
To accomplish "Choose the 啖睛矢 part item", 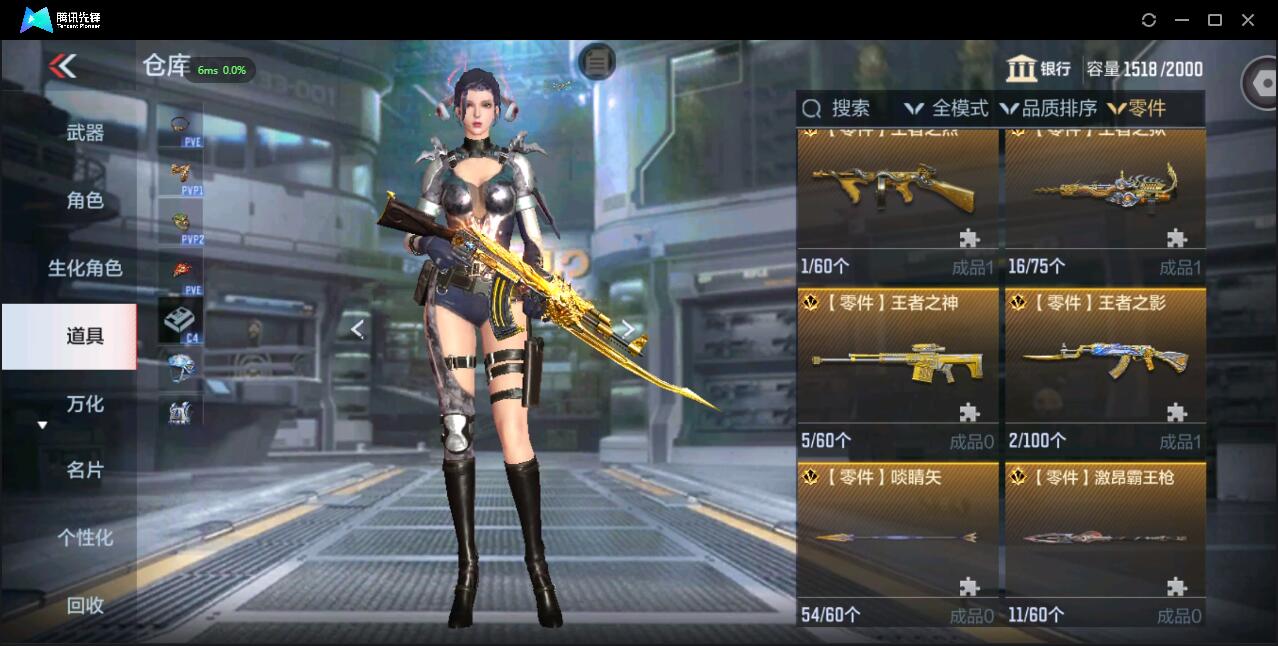I will [897, 542].
